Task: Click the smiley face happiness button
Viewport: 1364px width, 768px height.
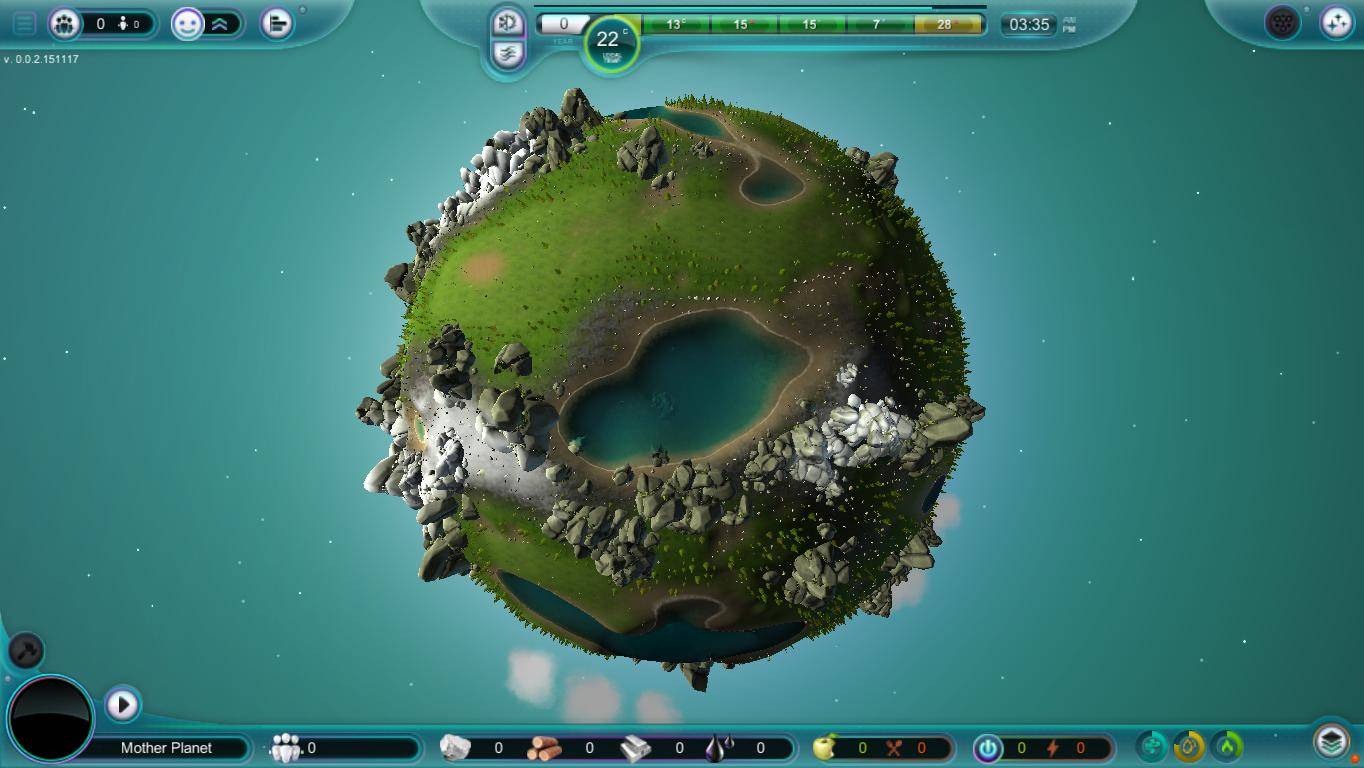Action: [x=187, y=23]
